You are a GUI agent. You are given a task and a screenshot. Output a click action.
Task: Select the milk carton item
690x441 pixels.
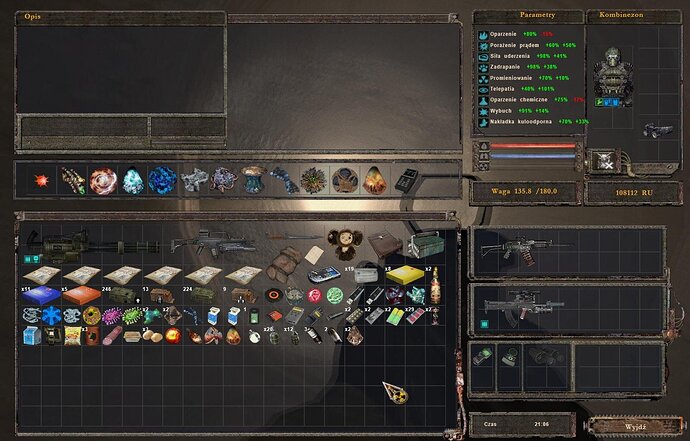(x=28, y=336)
